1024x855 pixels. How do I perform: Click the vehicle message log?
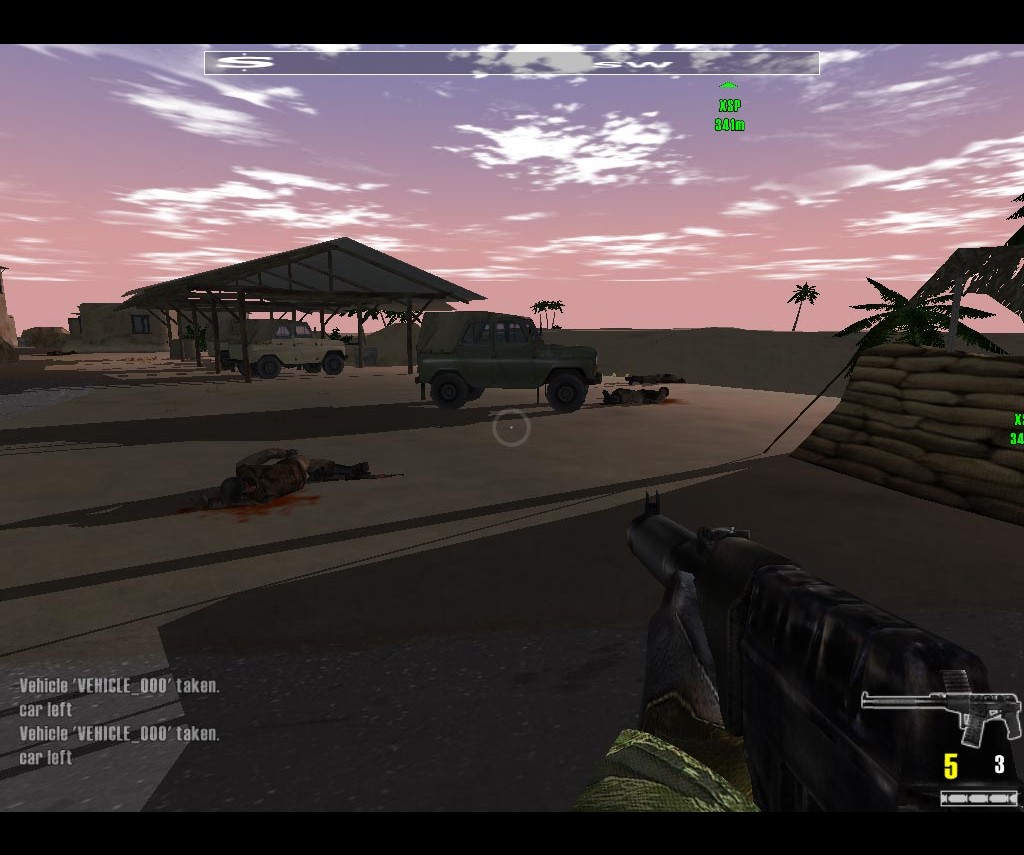[119, 721]
